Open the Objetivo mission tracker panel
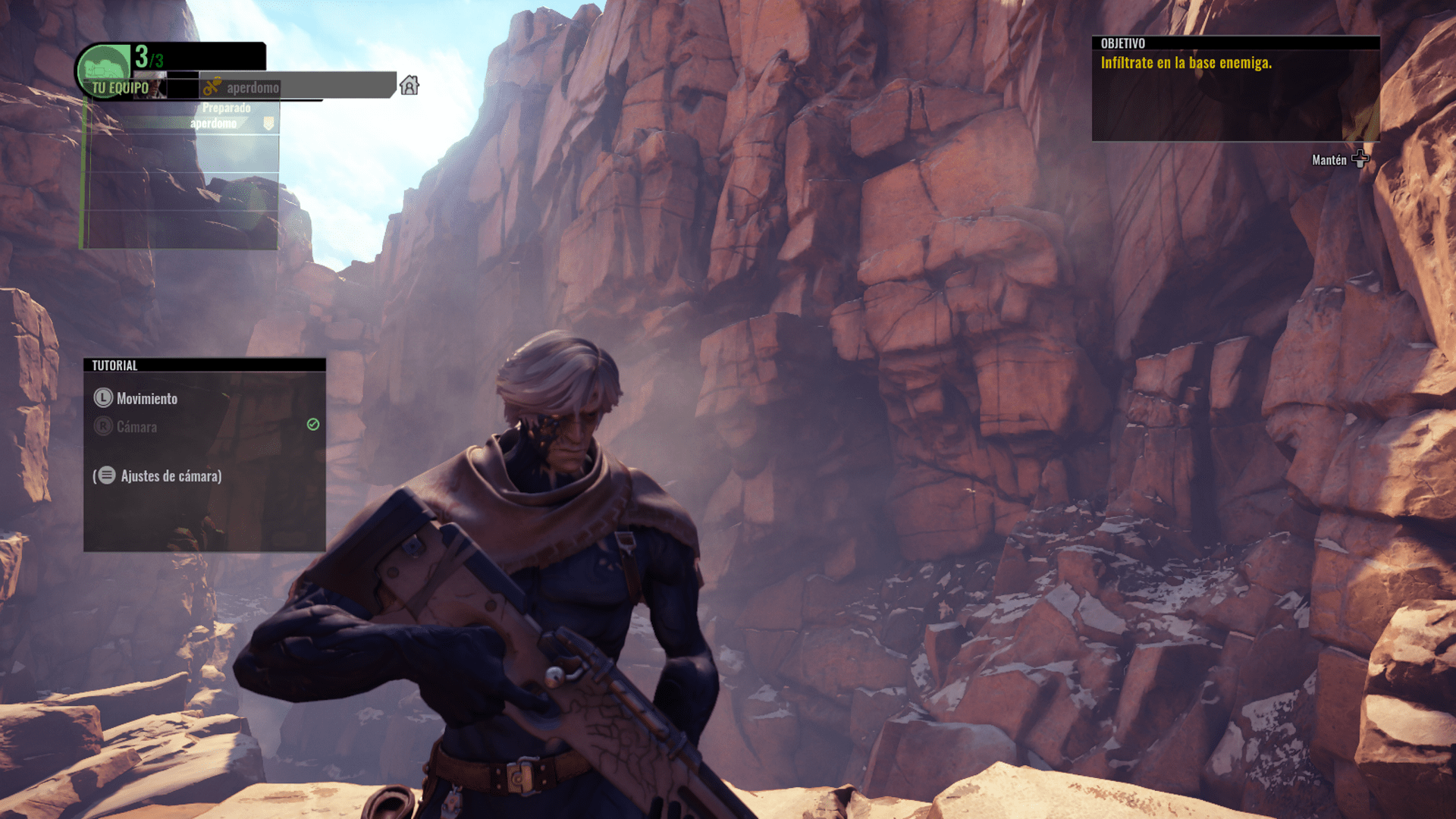Viewport: 1456px width, 819px height. coord(1235,88)
